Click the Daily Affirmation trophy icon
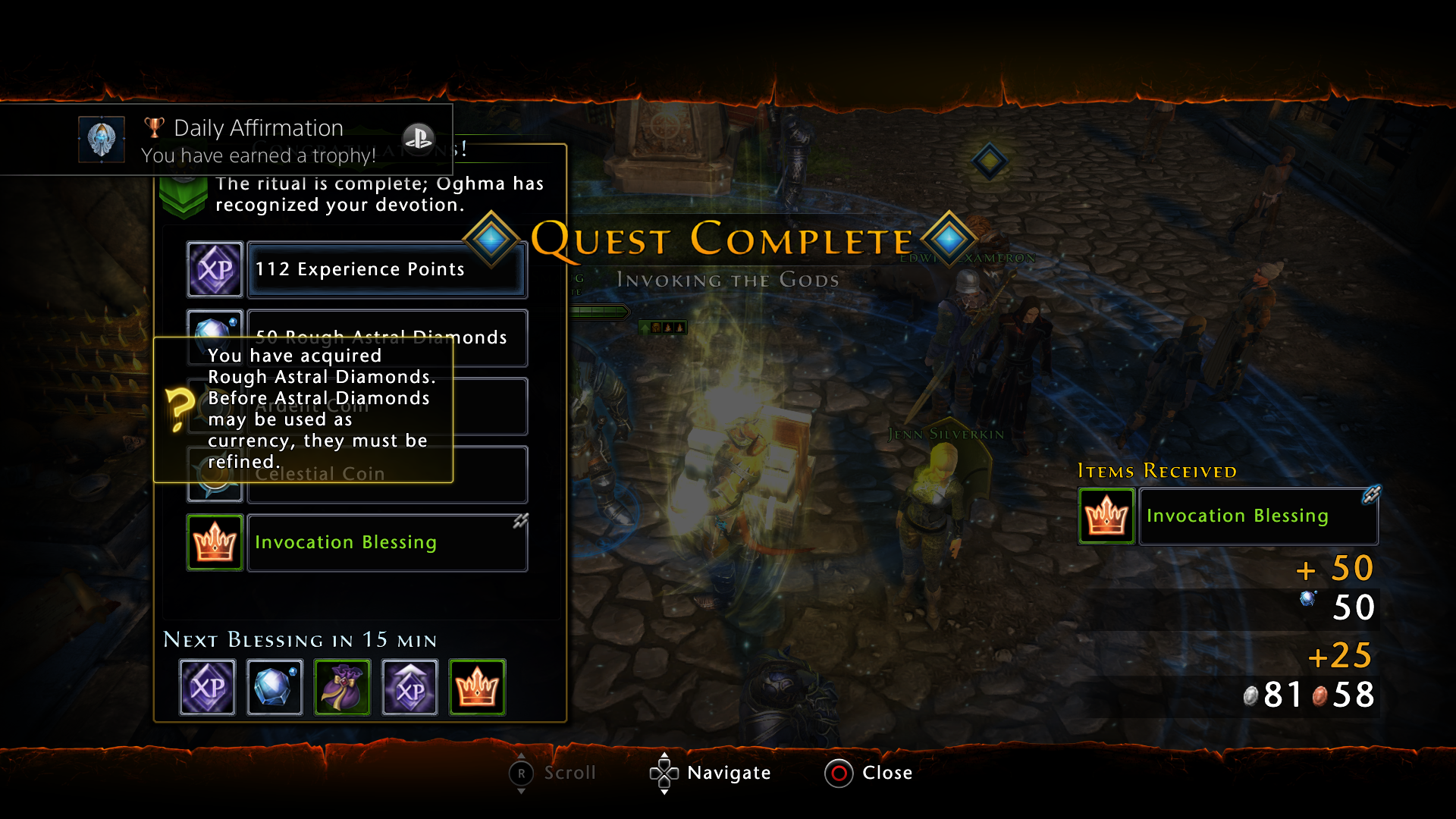 pos(101,140)
